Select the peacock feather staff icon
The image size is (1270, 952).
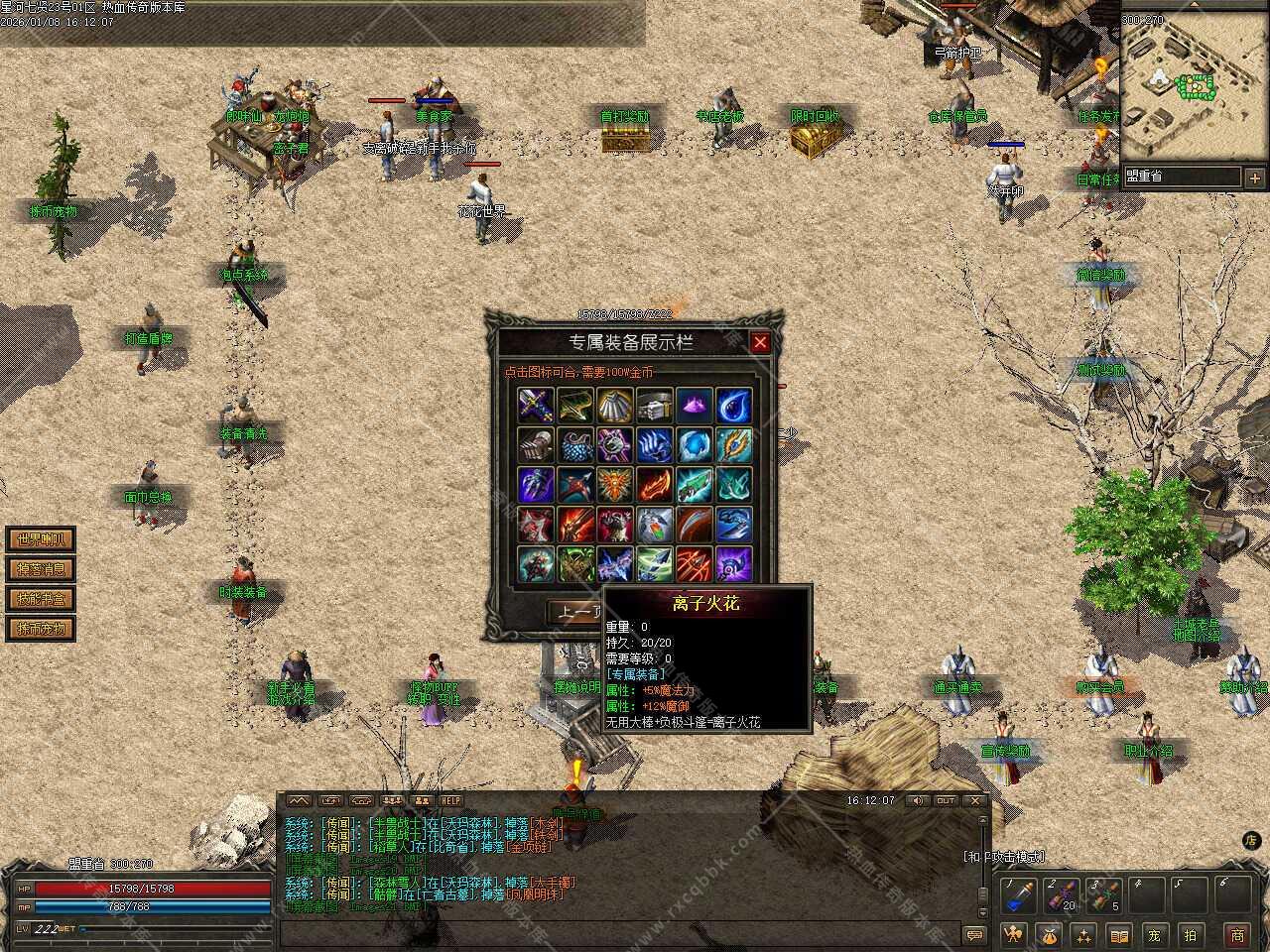pyautogui.click(x=733, y=444)
